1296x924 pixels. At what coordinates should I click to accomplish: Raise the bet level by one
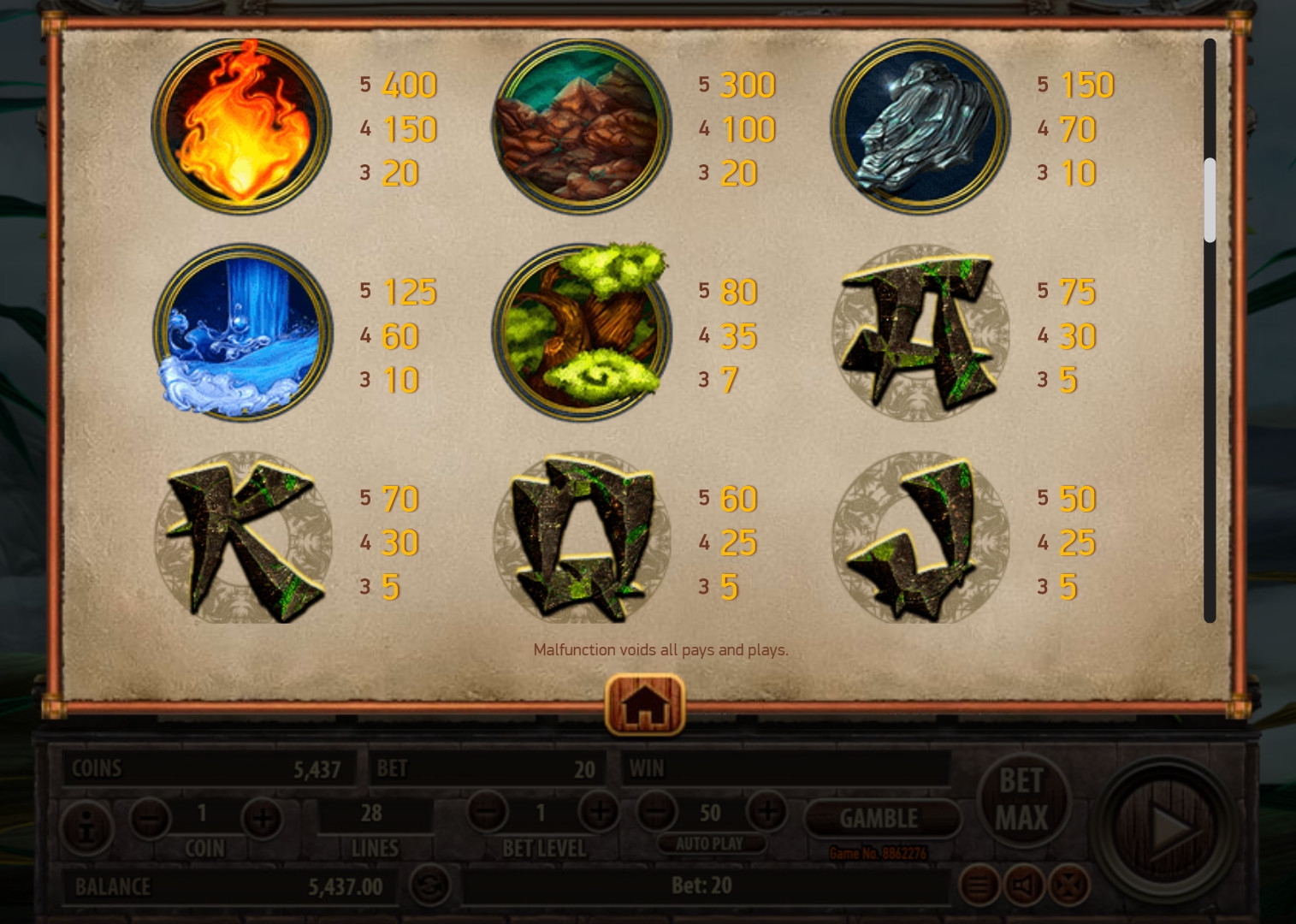click(x=599, y=811)
